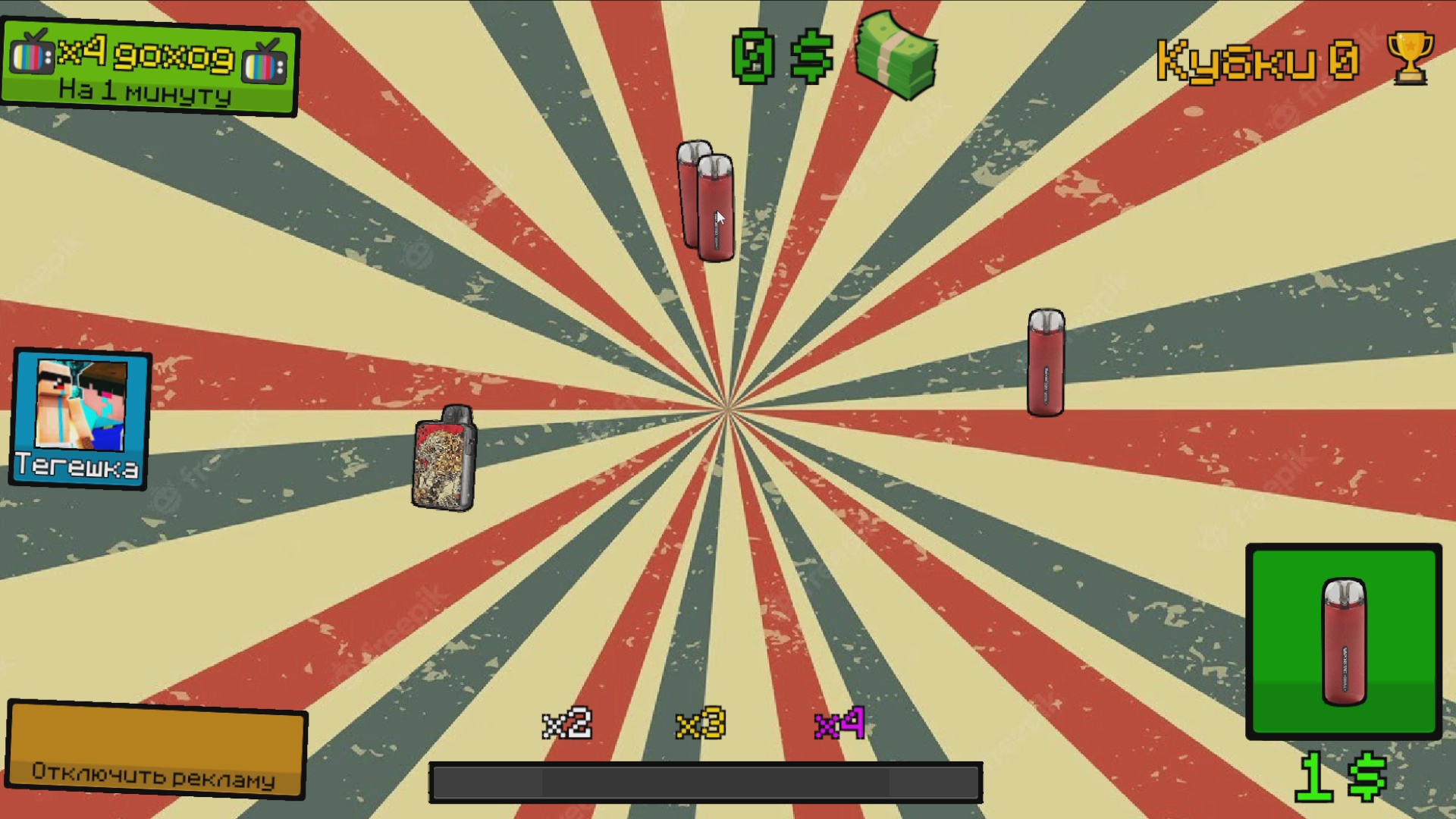Screen dimensions: 1456x819
Task: Click the left TV icon on the x4 доход banner
Action: click(x=33, y=57)
